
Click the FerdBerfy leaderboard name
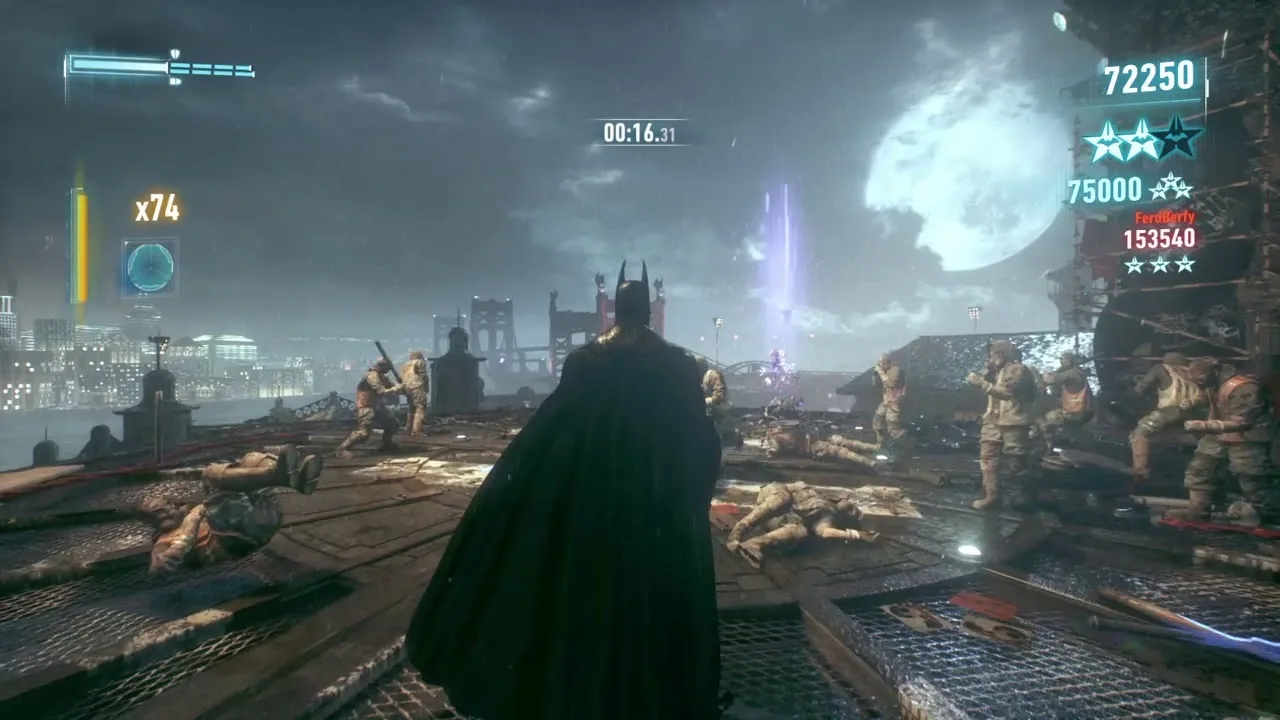[x=1164, y=216]
